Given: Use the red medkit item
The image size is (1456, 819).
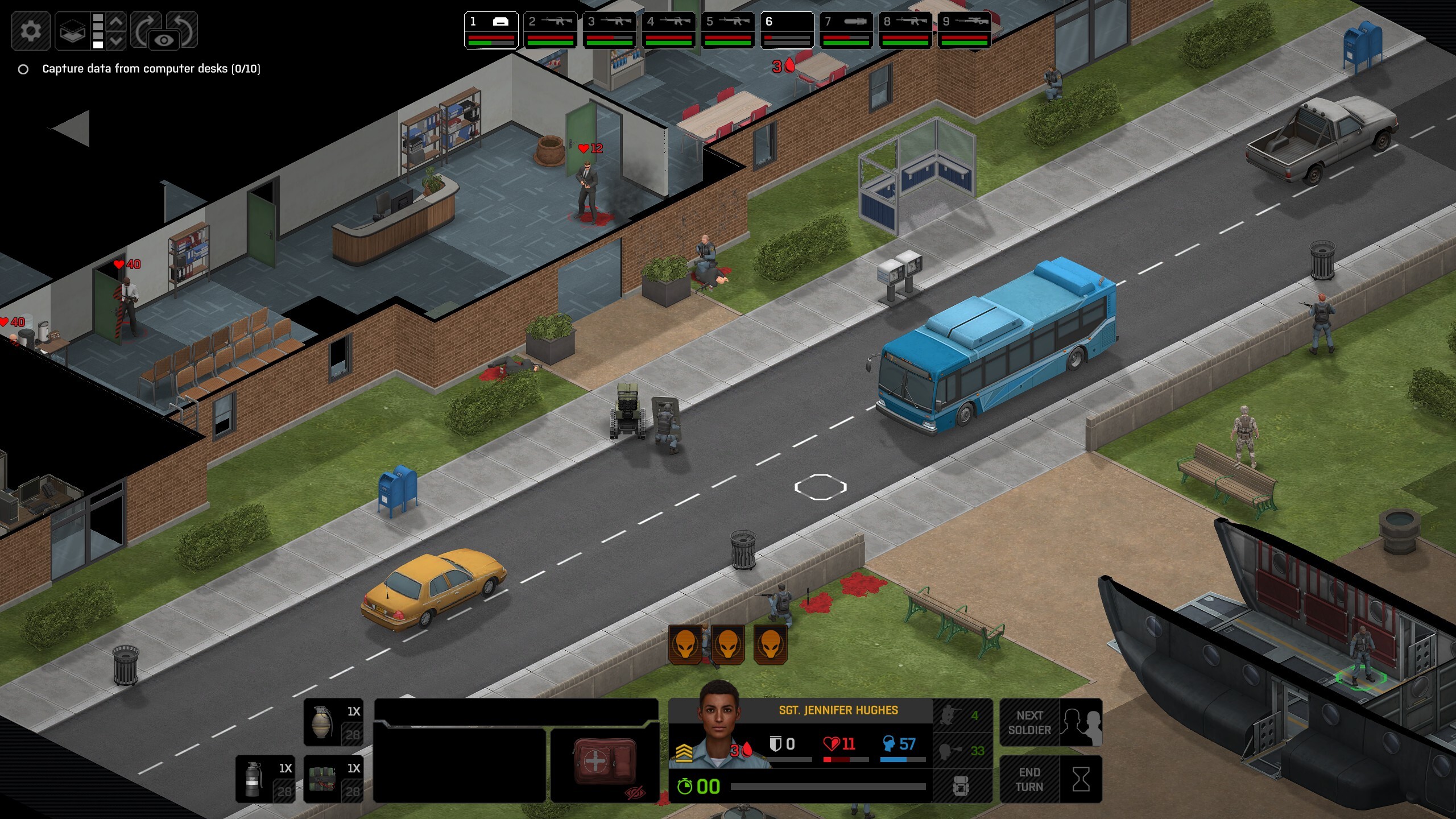Looking at the screenshot, I should click(605, 762).
